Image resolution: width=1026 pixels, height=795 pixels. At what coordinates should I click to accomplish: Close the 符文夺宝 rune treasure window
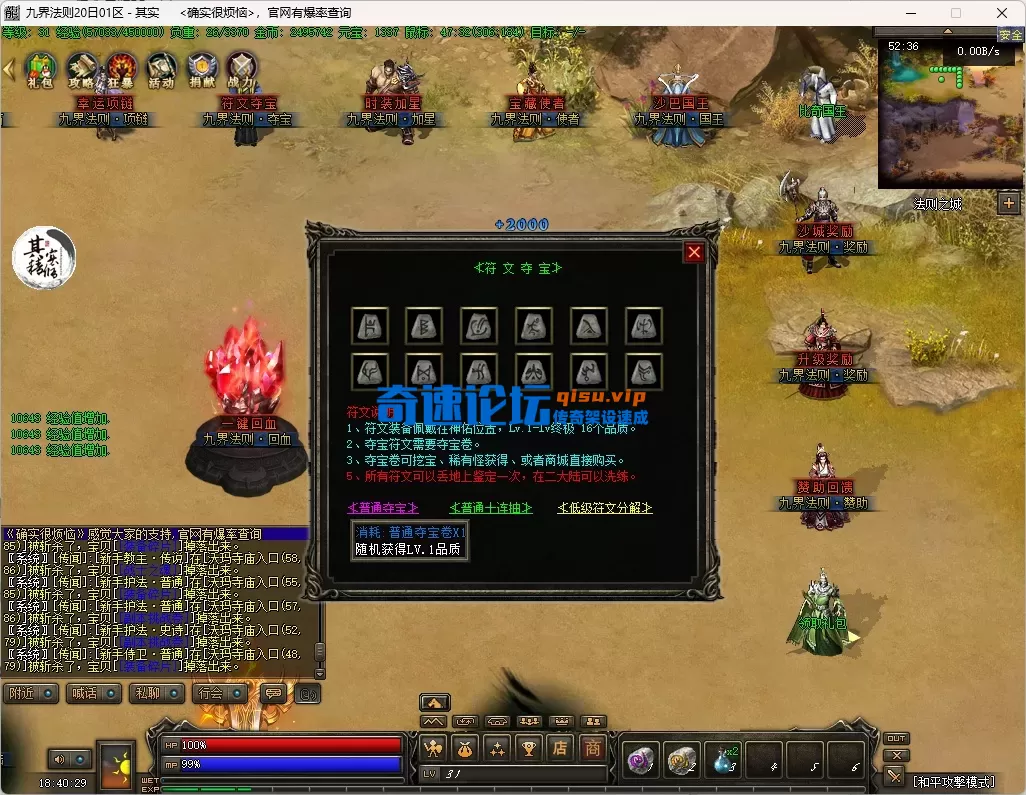click(693, 252)
